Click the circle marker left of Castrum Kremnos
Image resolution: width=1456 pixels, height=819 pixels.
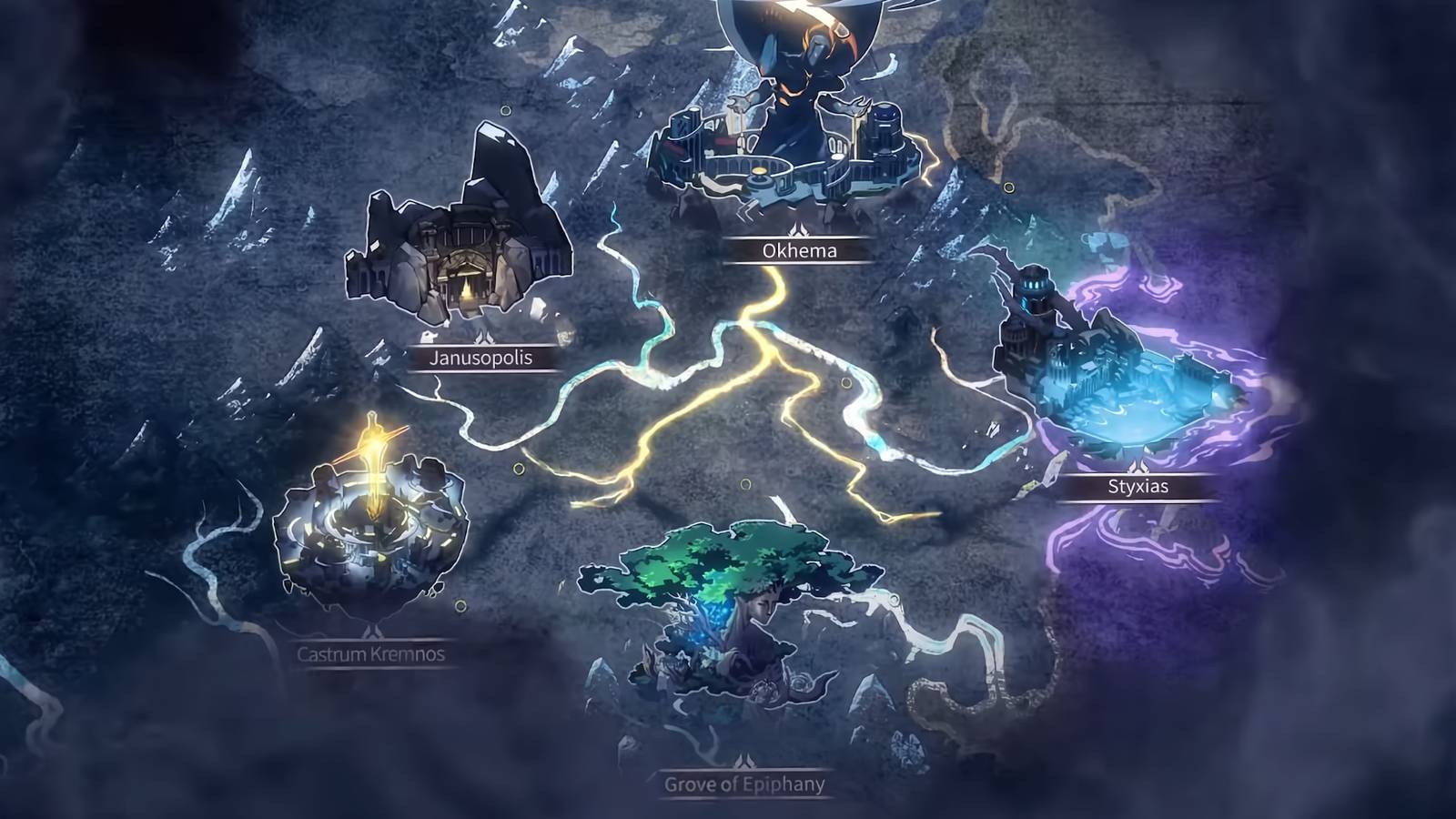coord(460,606)
